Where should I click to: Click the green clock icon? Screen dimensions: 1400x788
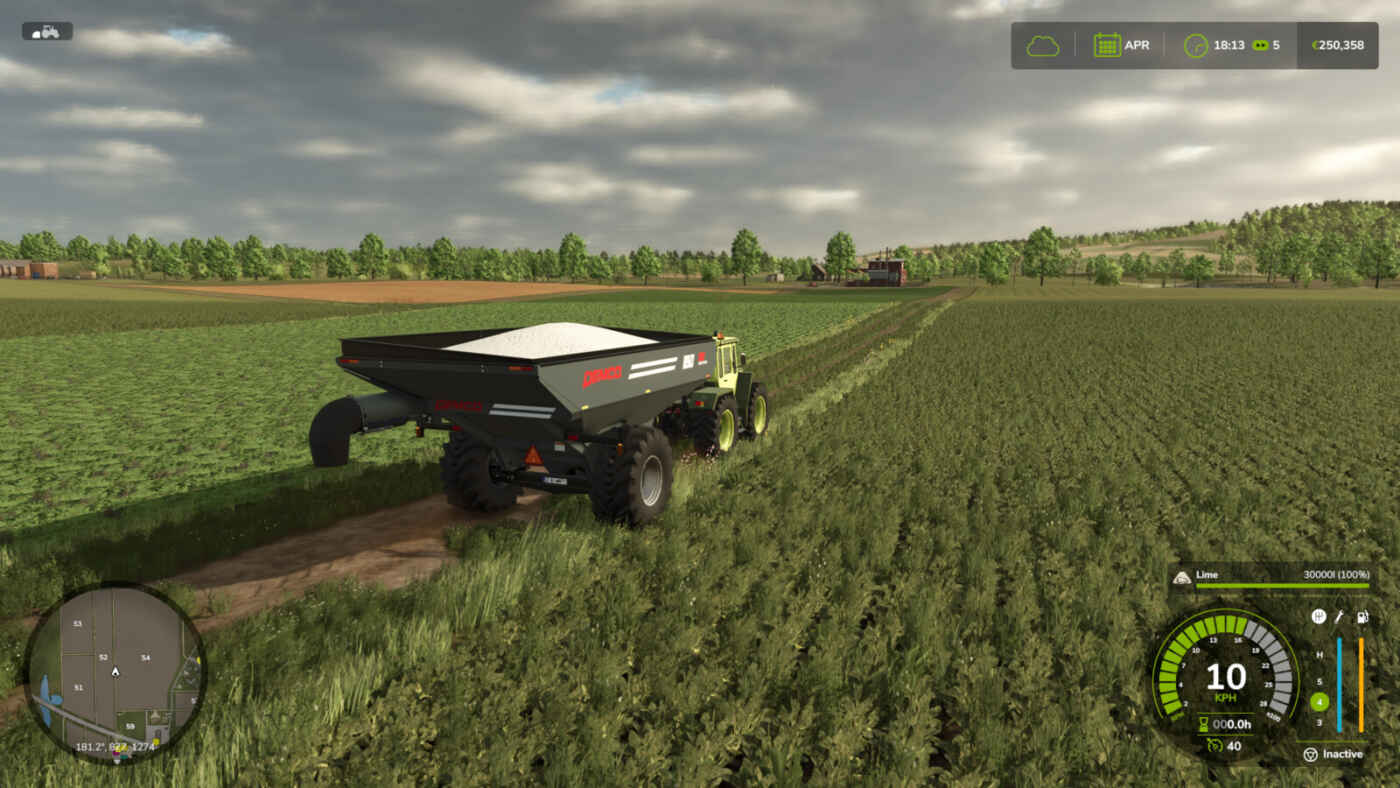pos(1195,45)
